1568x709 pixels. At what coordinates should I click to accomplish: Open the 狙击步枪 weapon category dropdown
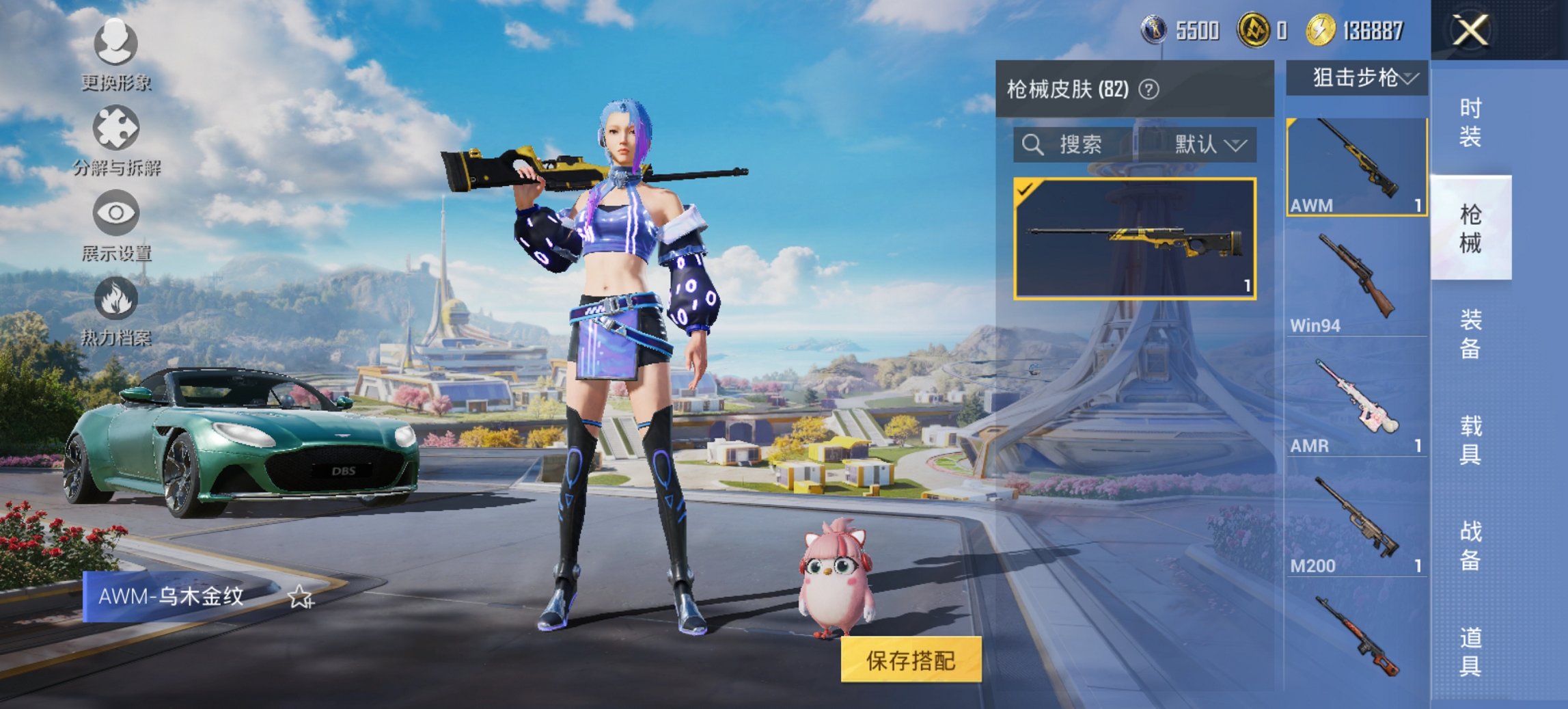pos(1357,79)
